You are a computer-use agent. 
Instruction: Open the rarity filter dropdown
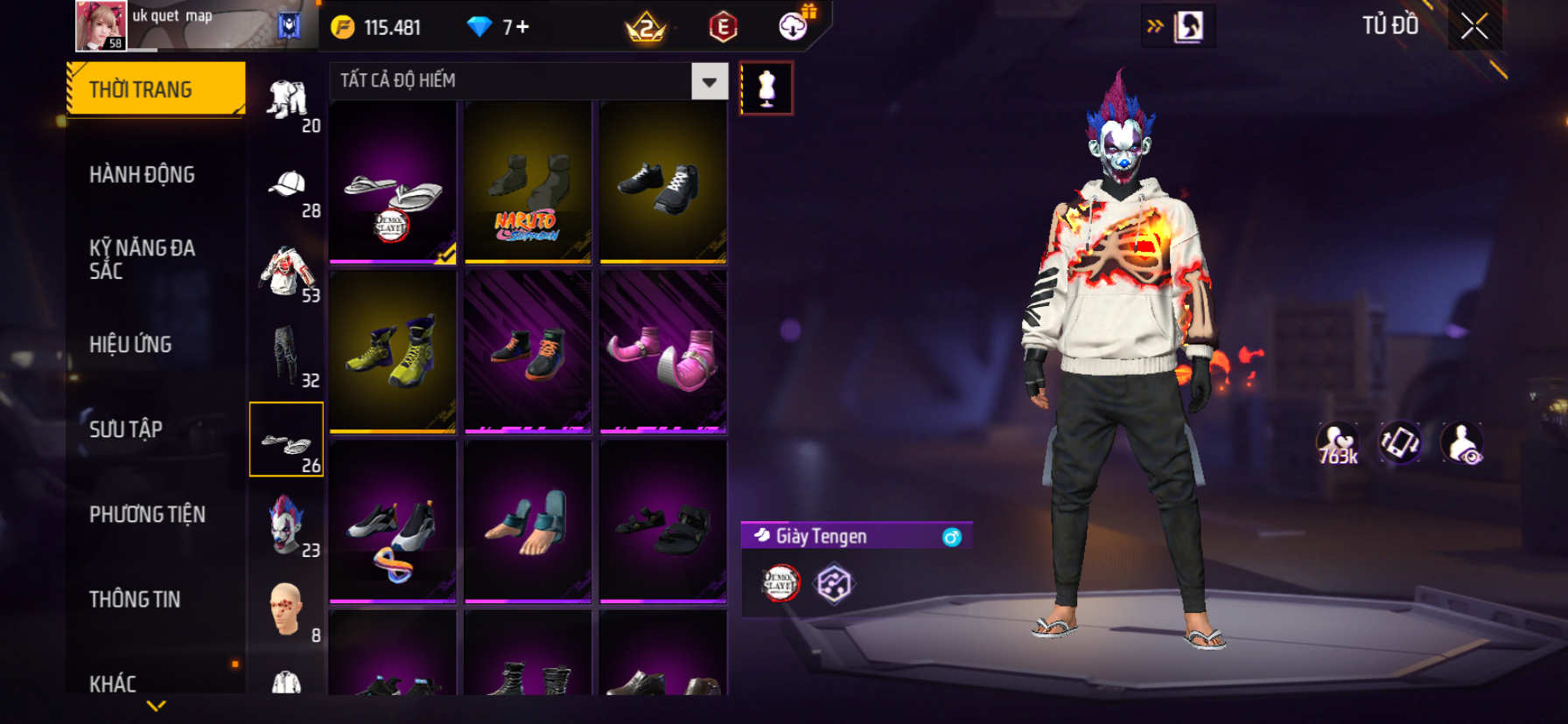tap(709, 81)
